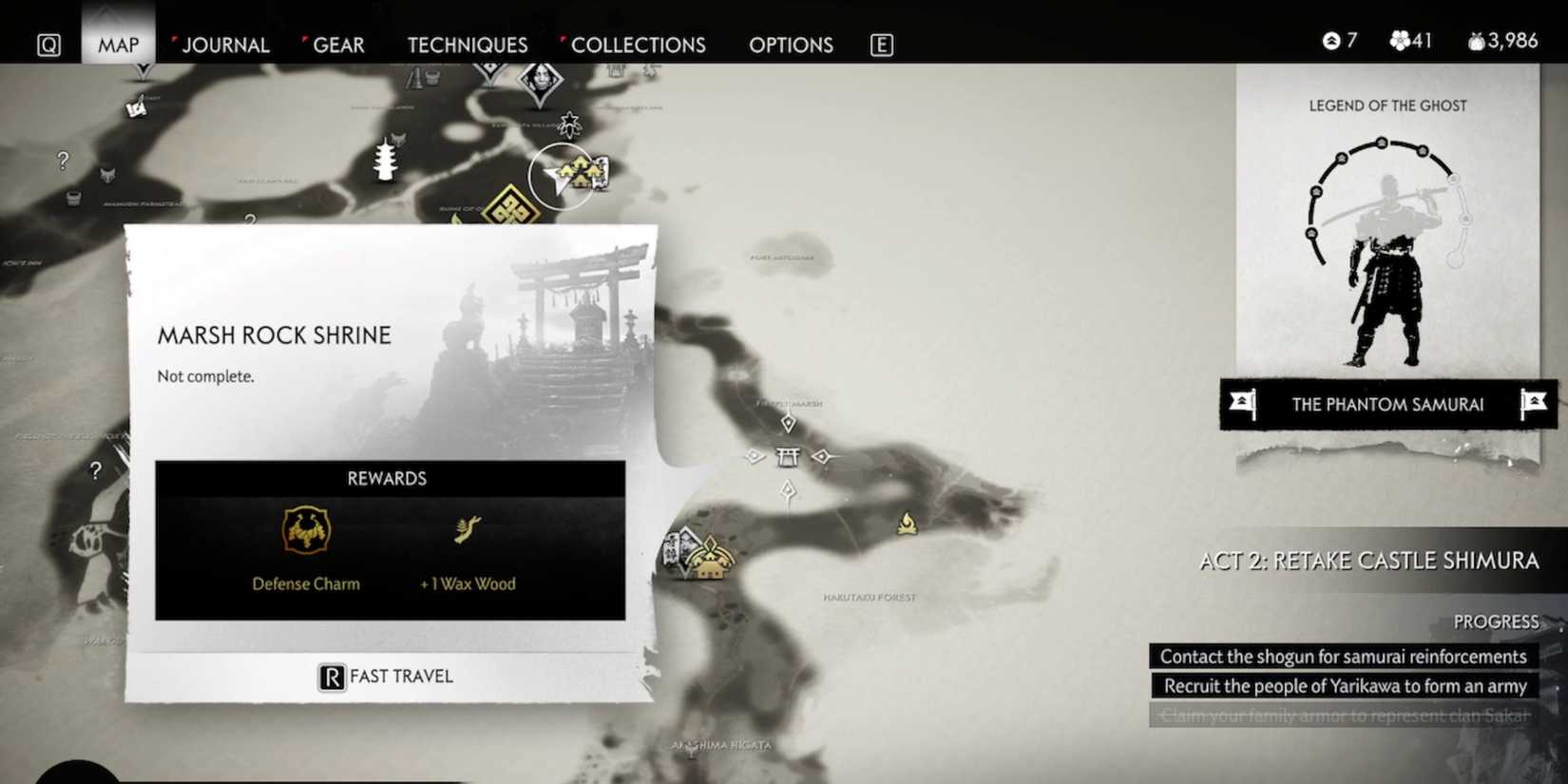Select the fox den icon on the map
The width and height of the screenshot is (1568, 784).
click(x=107, y=175)
